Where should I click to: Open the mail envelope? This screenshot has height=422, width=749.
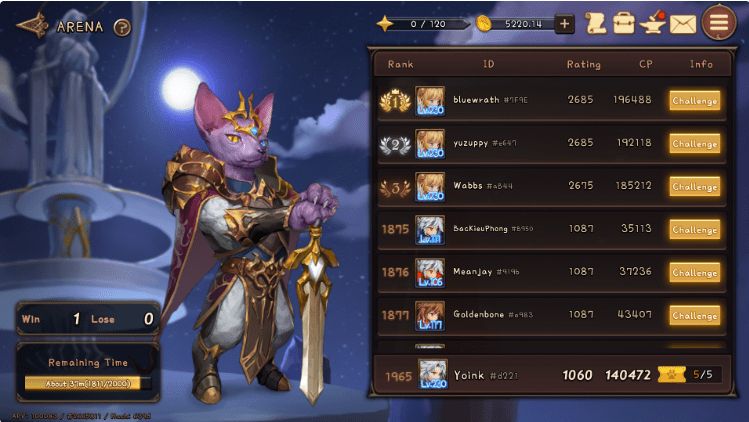pyautogui.click(x=683, y=23)
